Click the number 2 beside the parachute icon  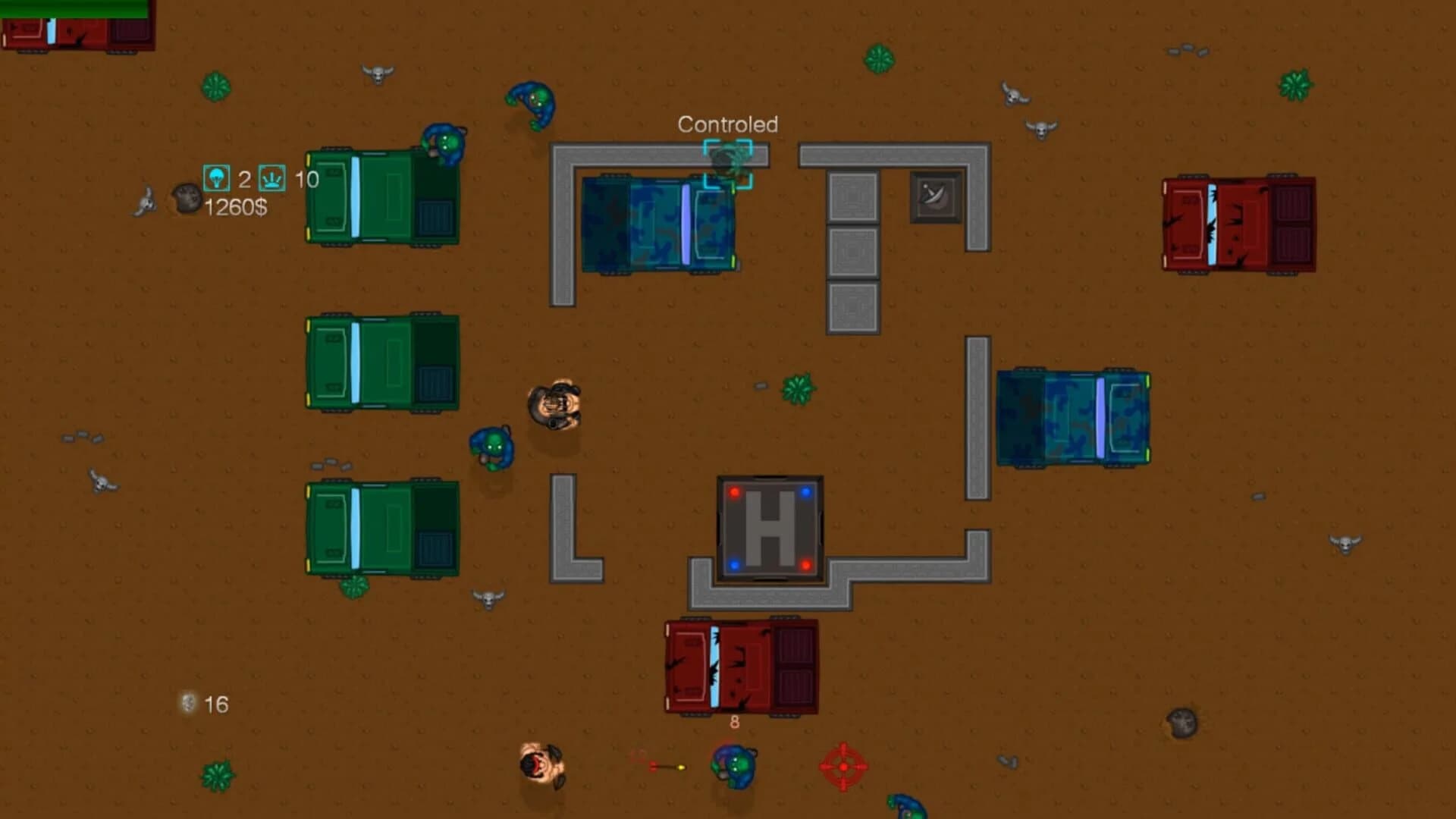click(x=244, y=180)
